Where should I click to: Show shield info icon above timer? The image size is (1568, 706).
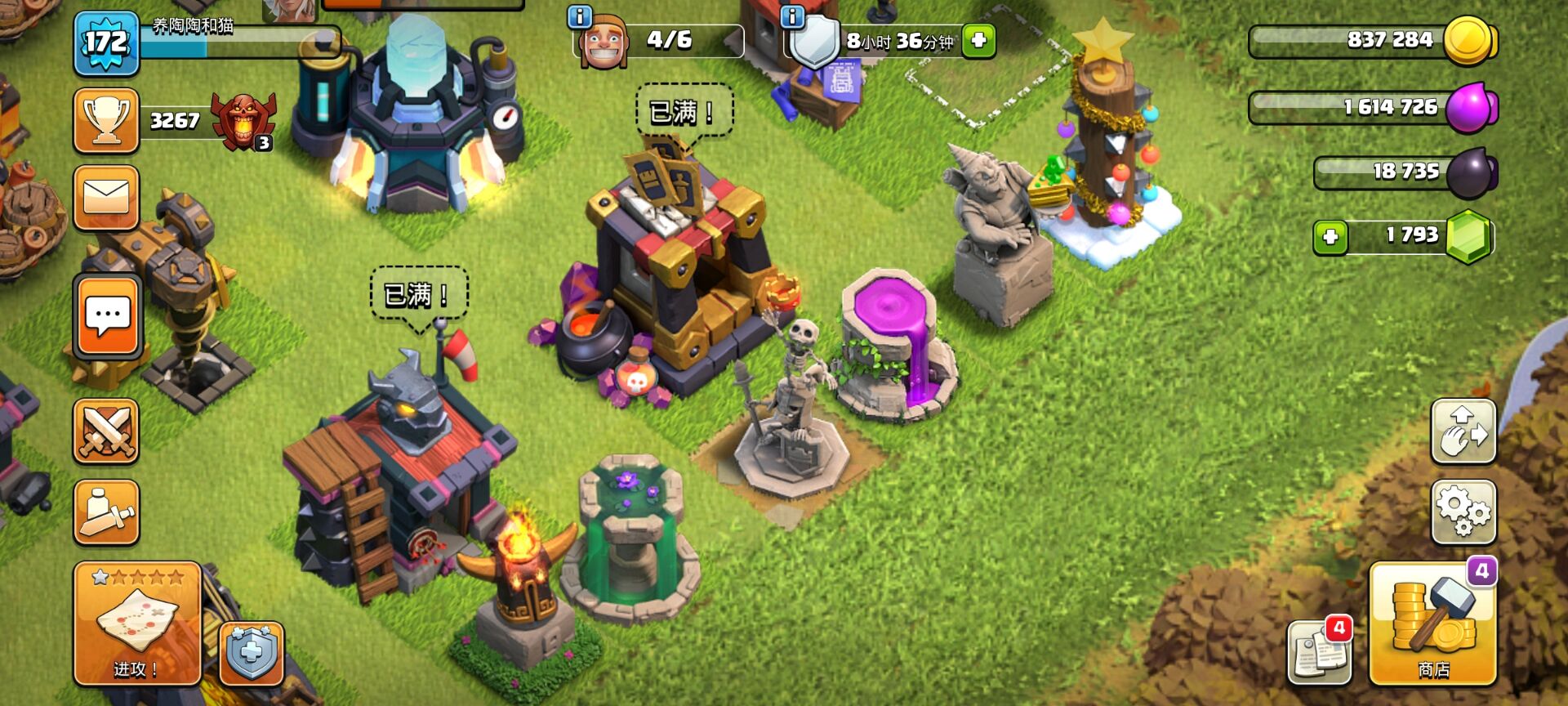pos(792,16)
